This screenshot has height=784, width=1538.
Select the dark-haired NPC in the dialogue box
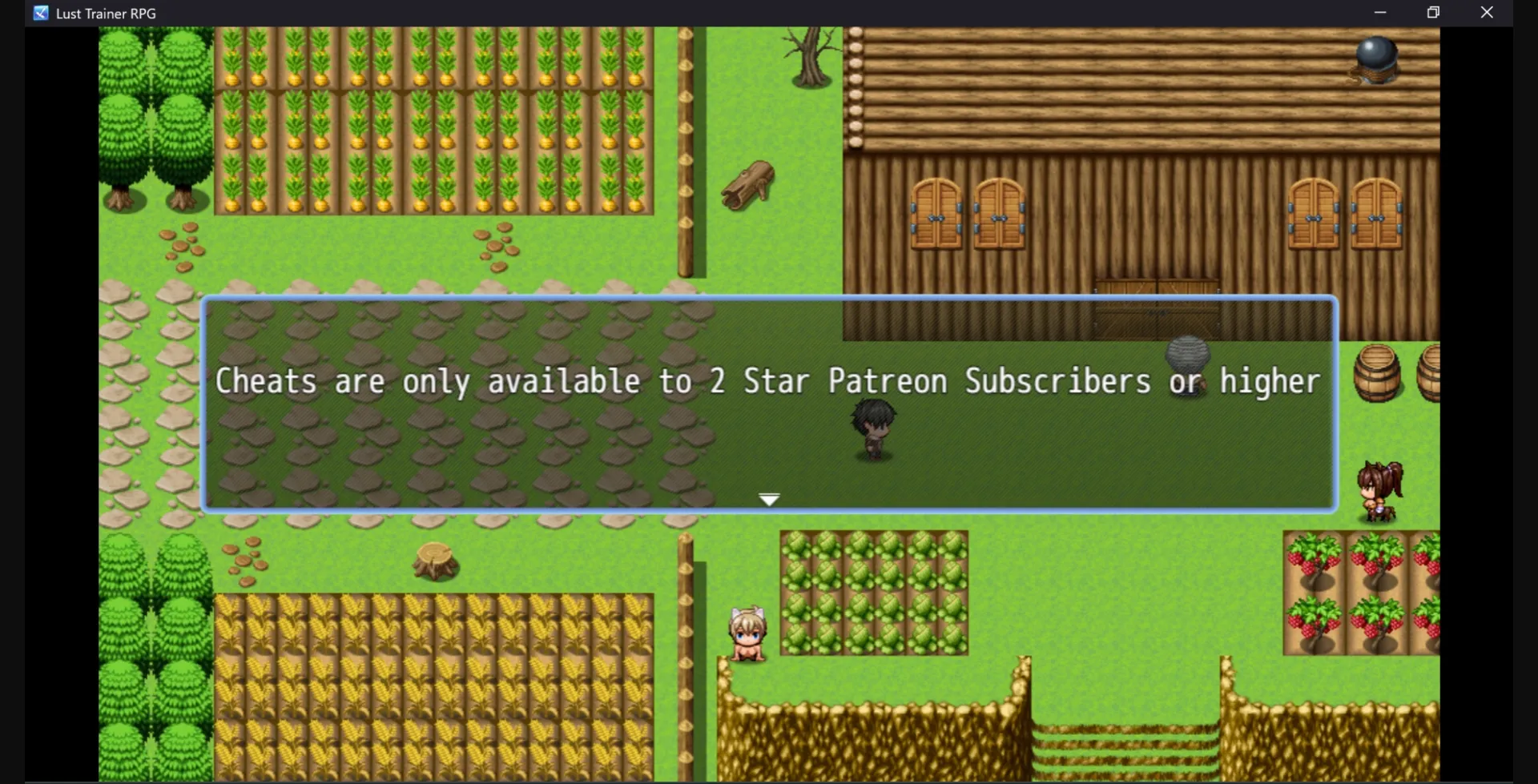(x=873, y=428)
